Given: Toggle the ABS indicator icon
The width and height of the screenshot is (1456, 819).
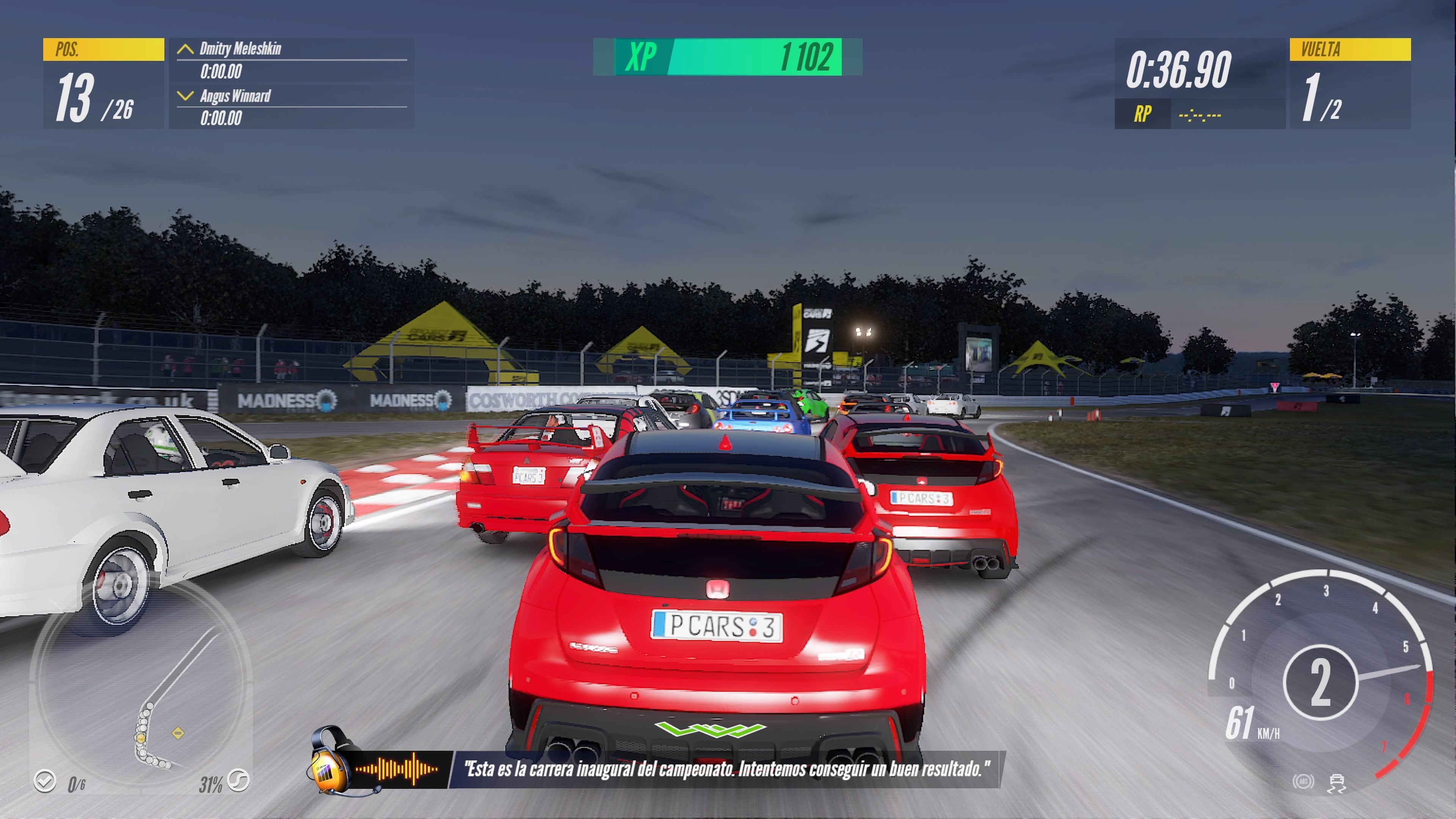Looking at the screenshot, I should (1303, 782).
